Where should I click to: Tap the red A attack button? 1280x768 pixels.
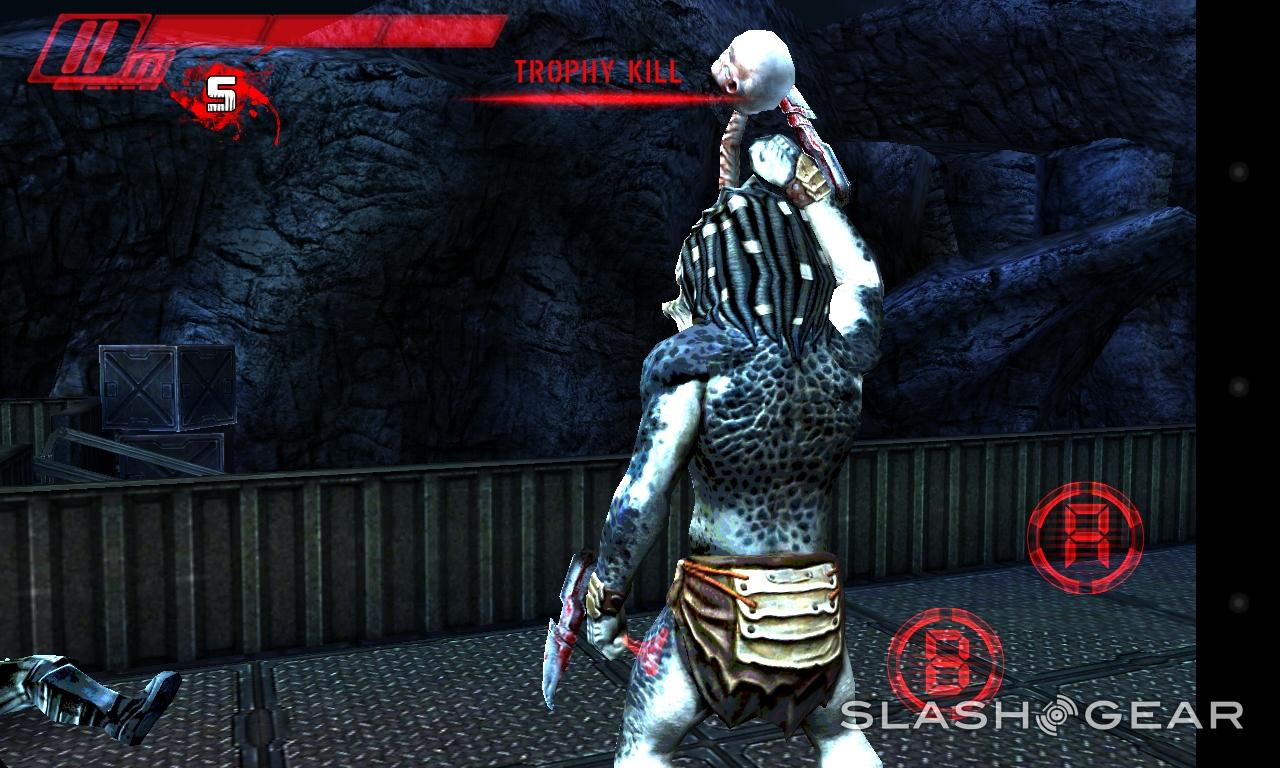pos(1085,538)
